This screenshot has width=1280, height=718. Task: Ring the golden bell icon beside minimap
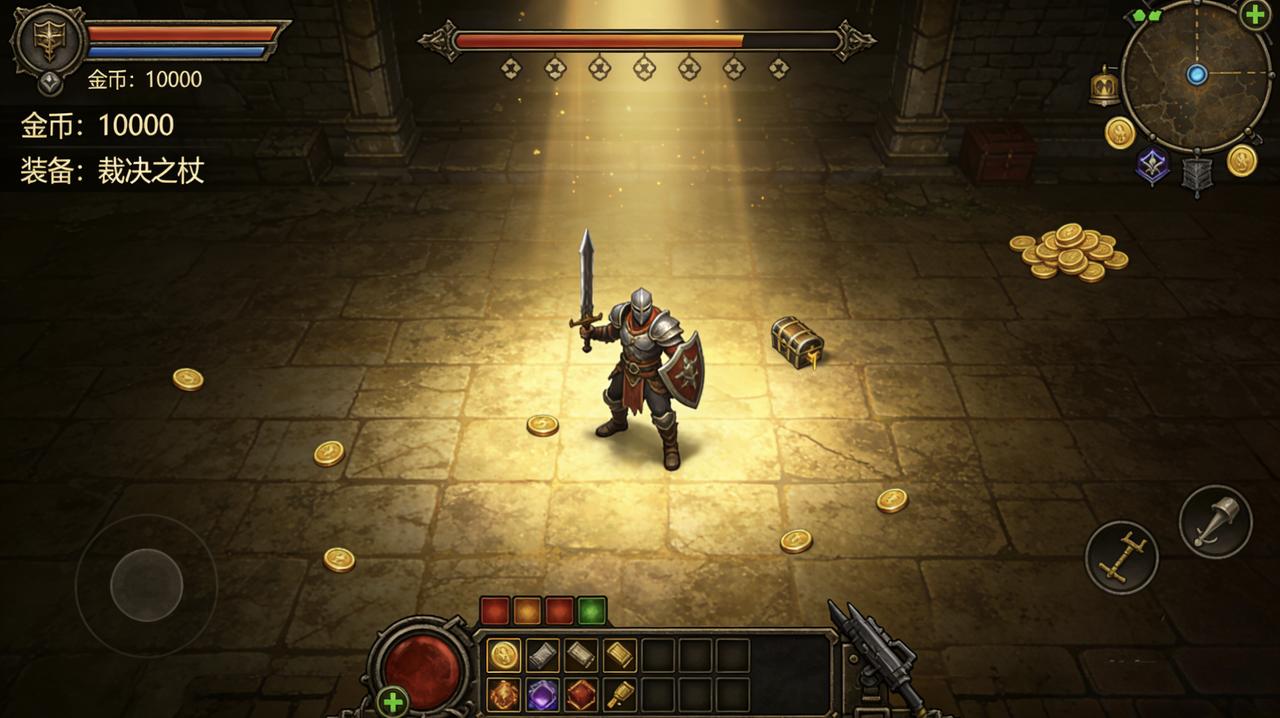[1104, 88]
